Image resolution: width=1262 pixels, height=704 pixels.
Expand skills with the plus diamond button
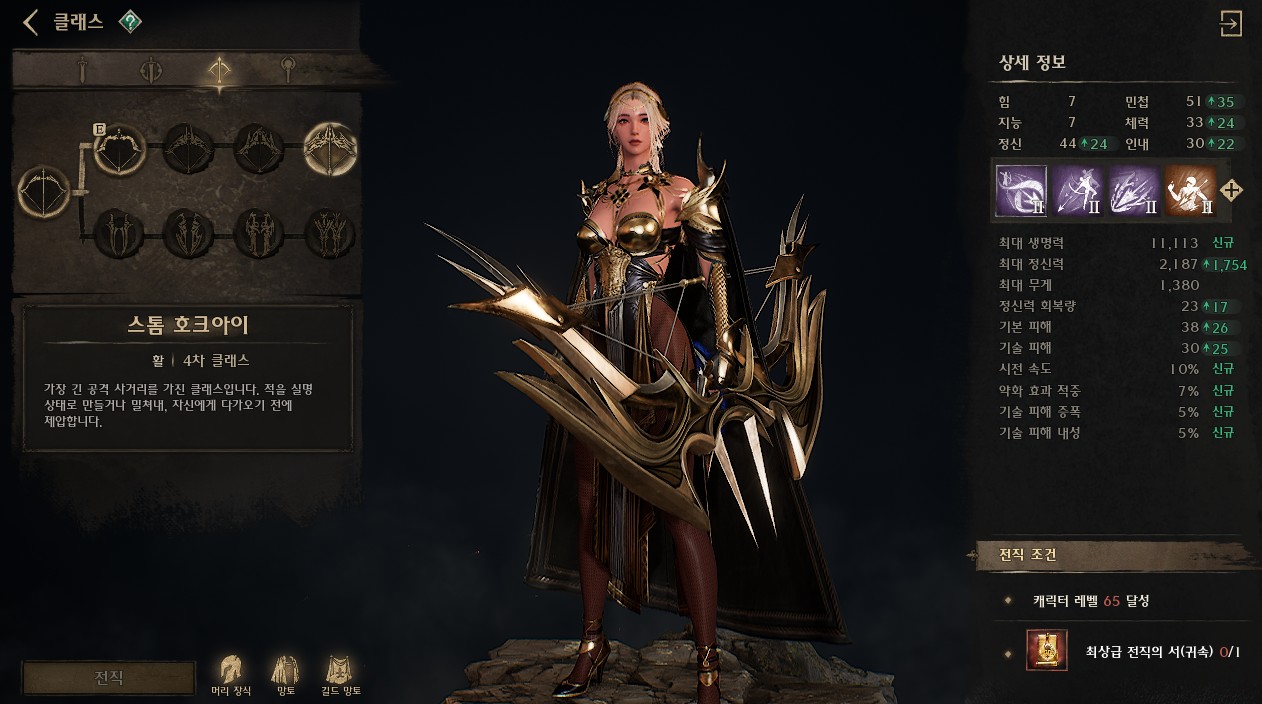(x=1232, y=190)
